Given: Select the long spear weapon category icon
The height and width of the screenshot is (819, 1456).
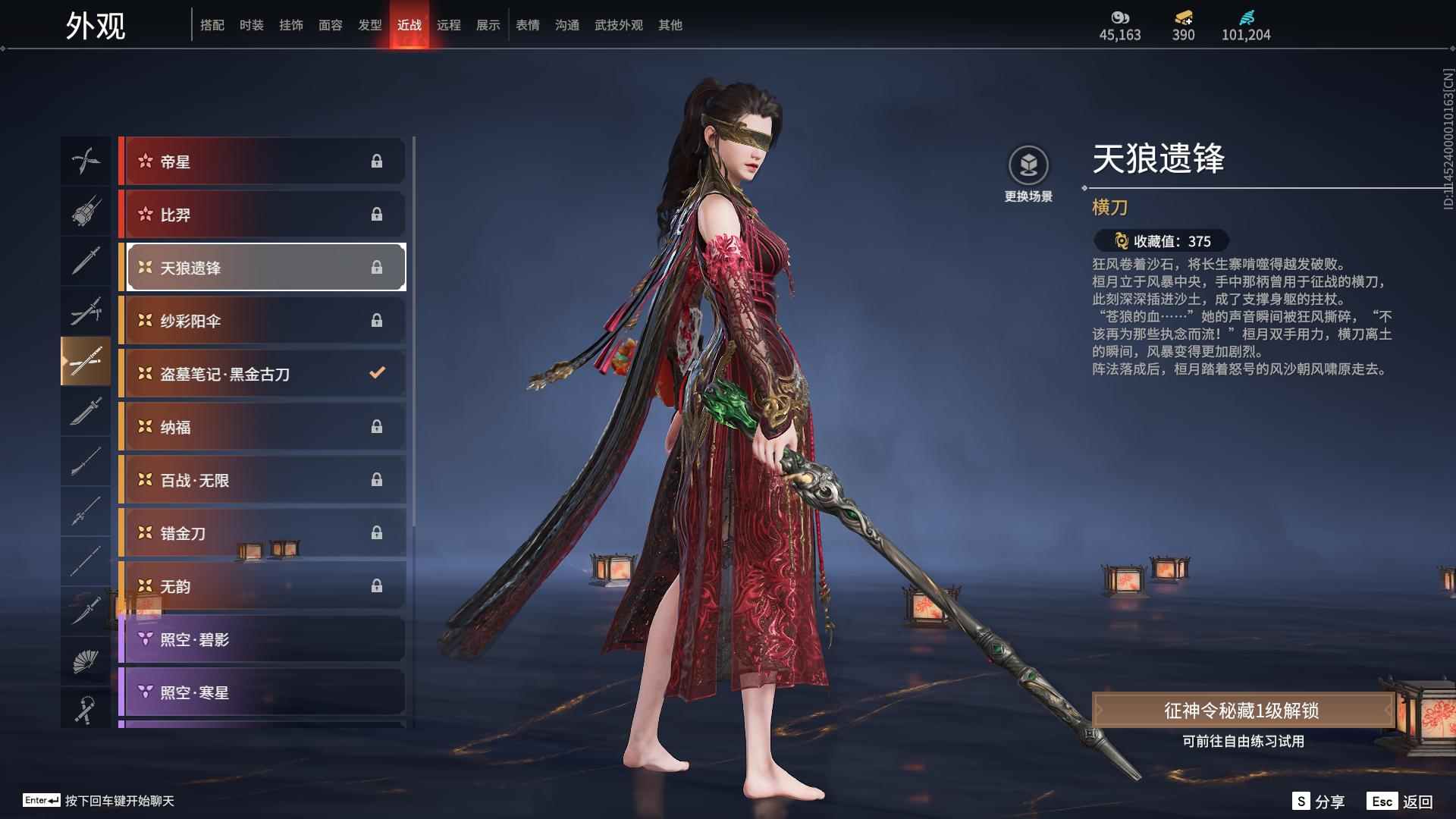Looking at the screenshot, I should [86, 512].
